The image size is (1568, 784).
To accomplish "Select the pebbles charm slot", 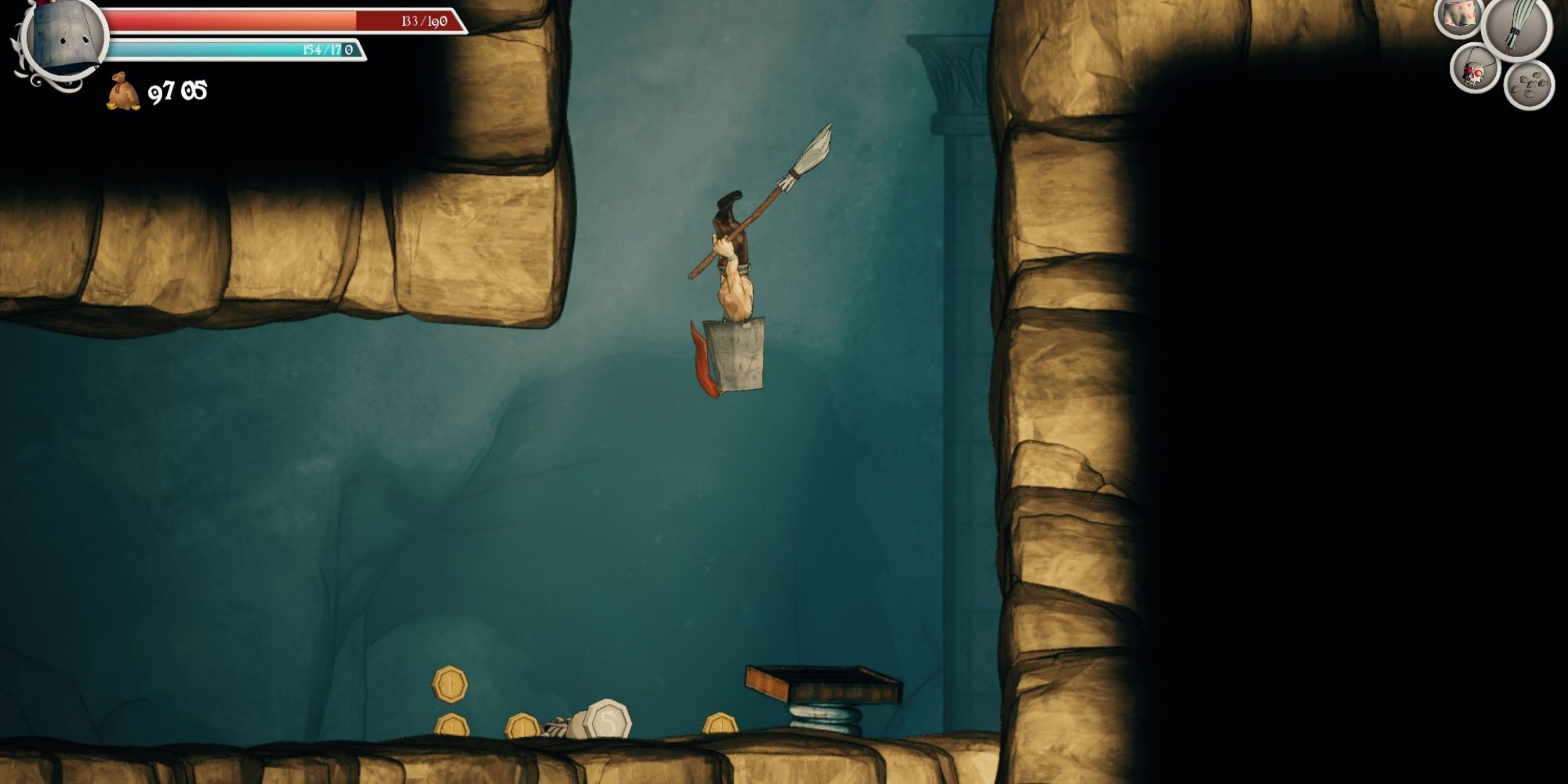I will click(1529, 82).
